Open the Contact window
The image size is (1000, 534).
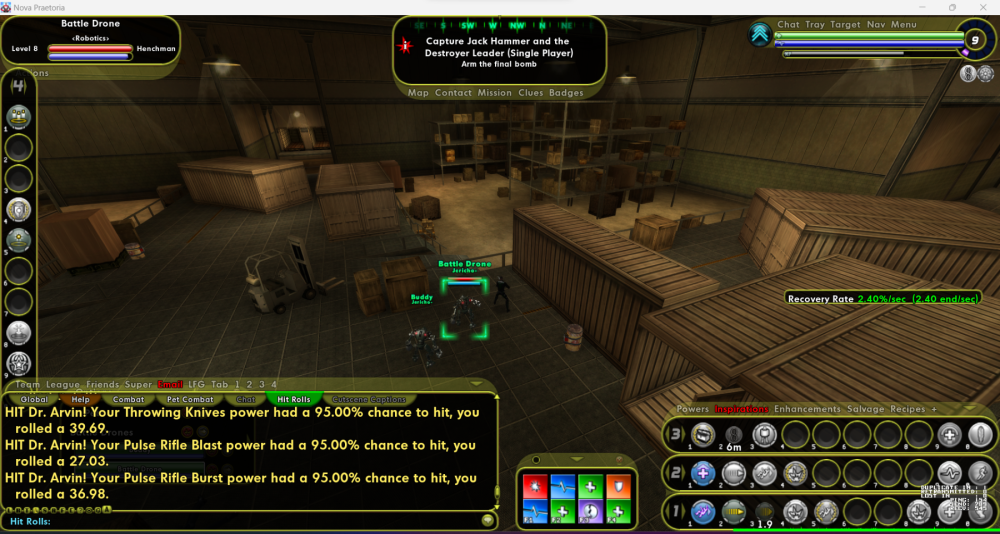pos(453,93)
